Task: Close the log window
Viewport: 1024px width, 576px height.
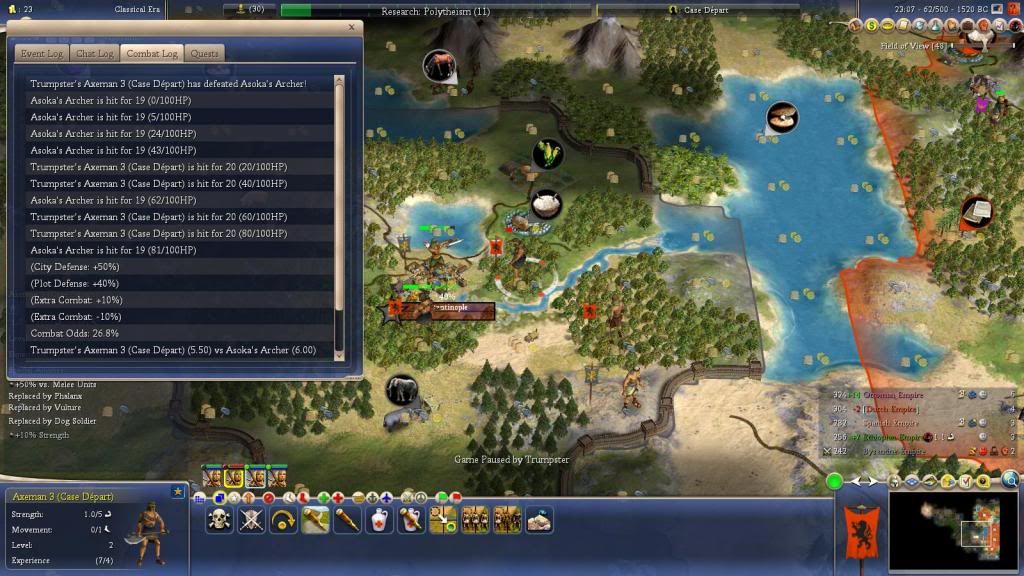Action: pos(351,28)
